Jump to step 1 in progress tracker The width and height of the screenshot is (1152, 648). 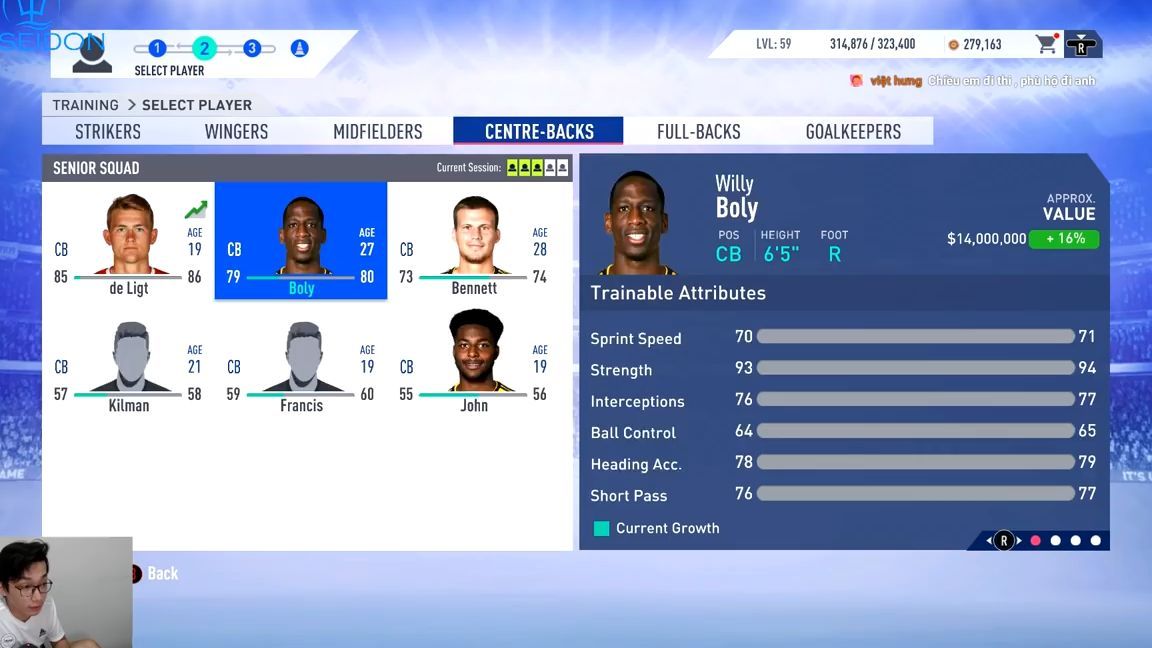tap(157, 48)
